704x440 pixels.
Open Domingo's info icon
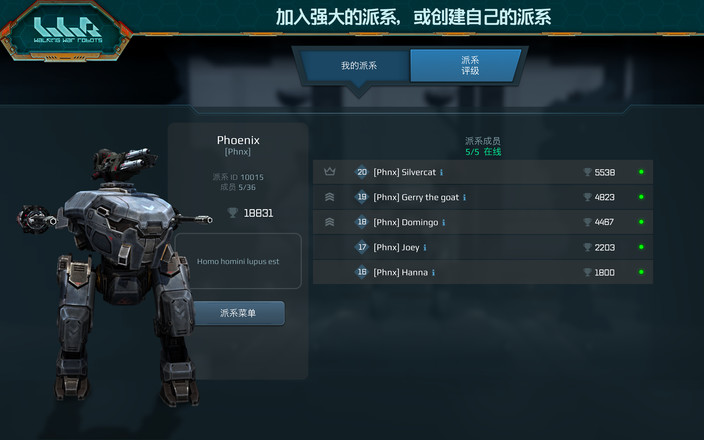[x=443, y=223]
